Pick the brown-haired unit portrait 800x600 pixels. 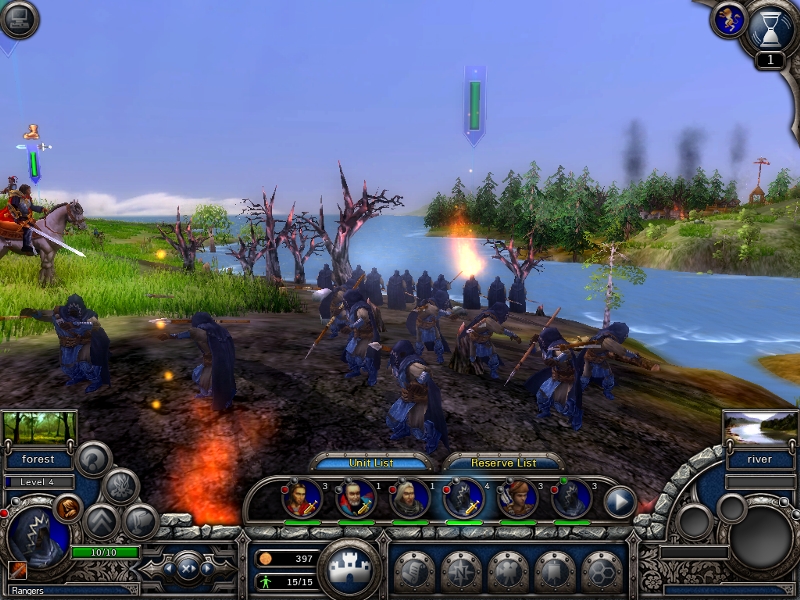517,498
